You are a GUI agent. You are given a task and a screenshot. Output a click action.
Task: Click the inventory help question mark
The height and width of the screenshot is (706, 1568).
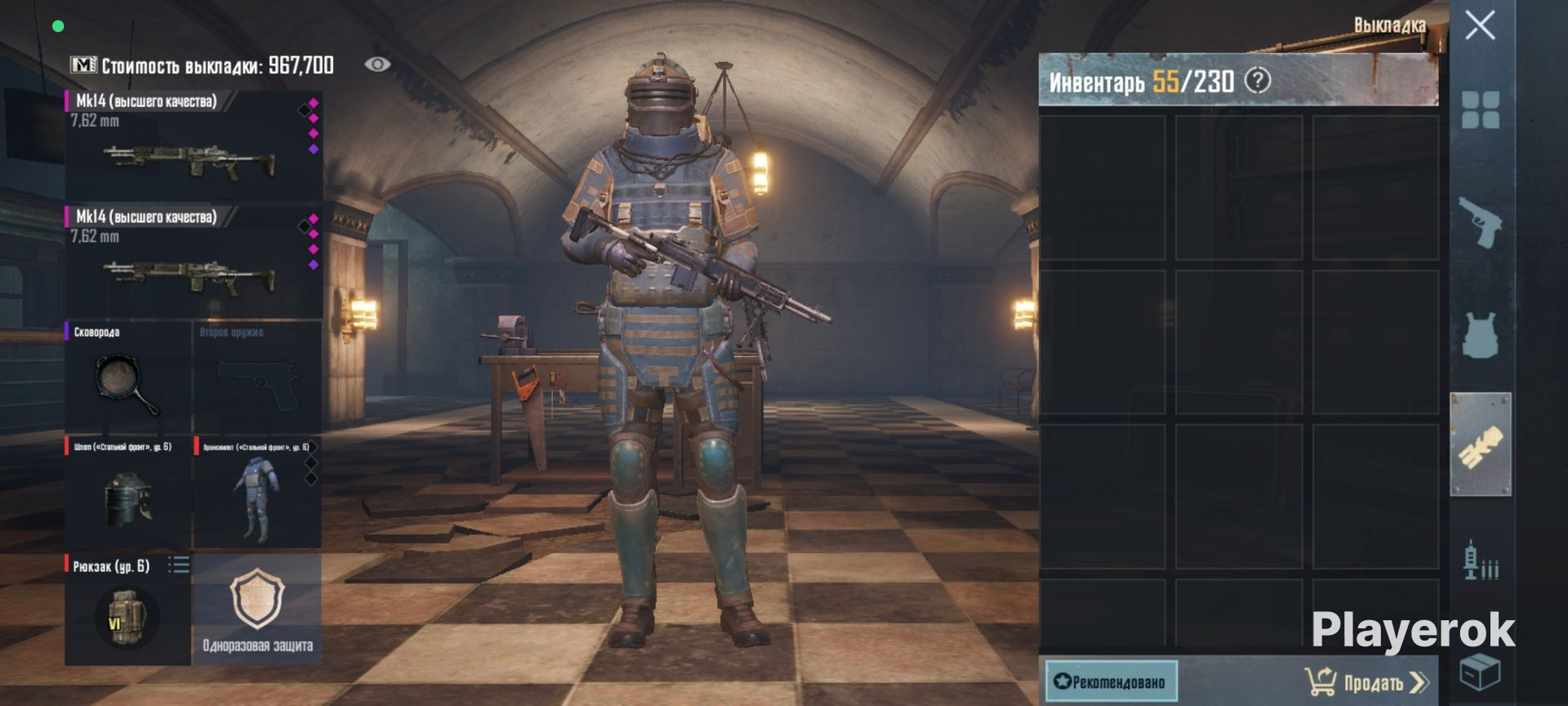tap(1258, 81)
